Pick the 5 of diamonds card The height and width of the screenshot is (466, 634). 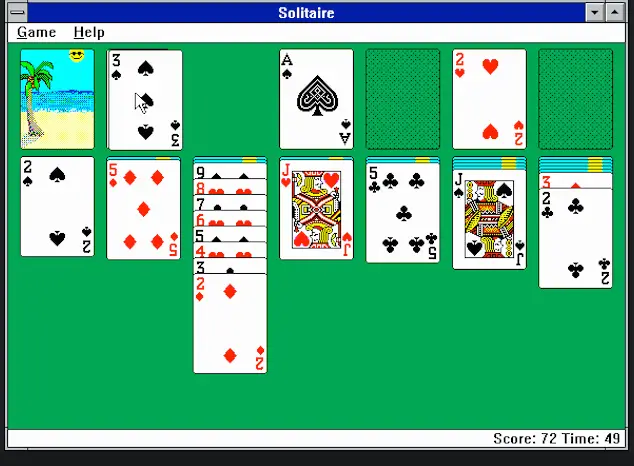point(144,209)
